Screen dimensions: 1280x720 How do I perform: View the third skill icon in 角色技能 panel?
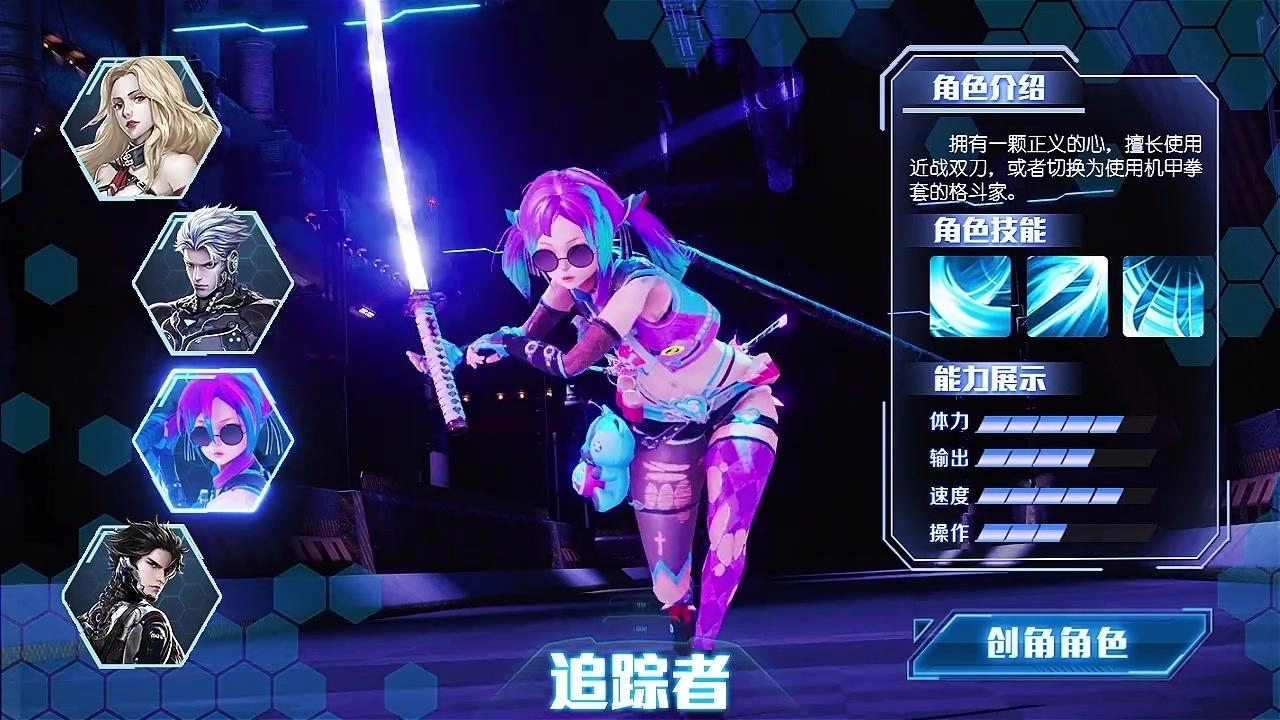(x=1163, y=295)
